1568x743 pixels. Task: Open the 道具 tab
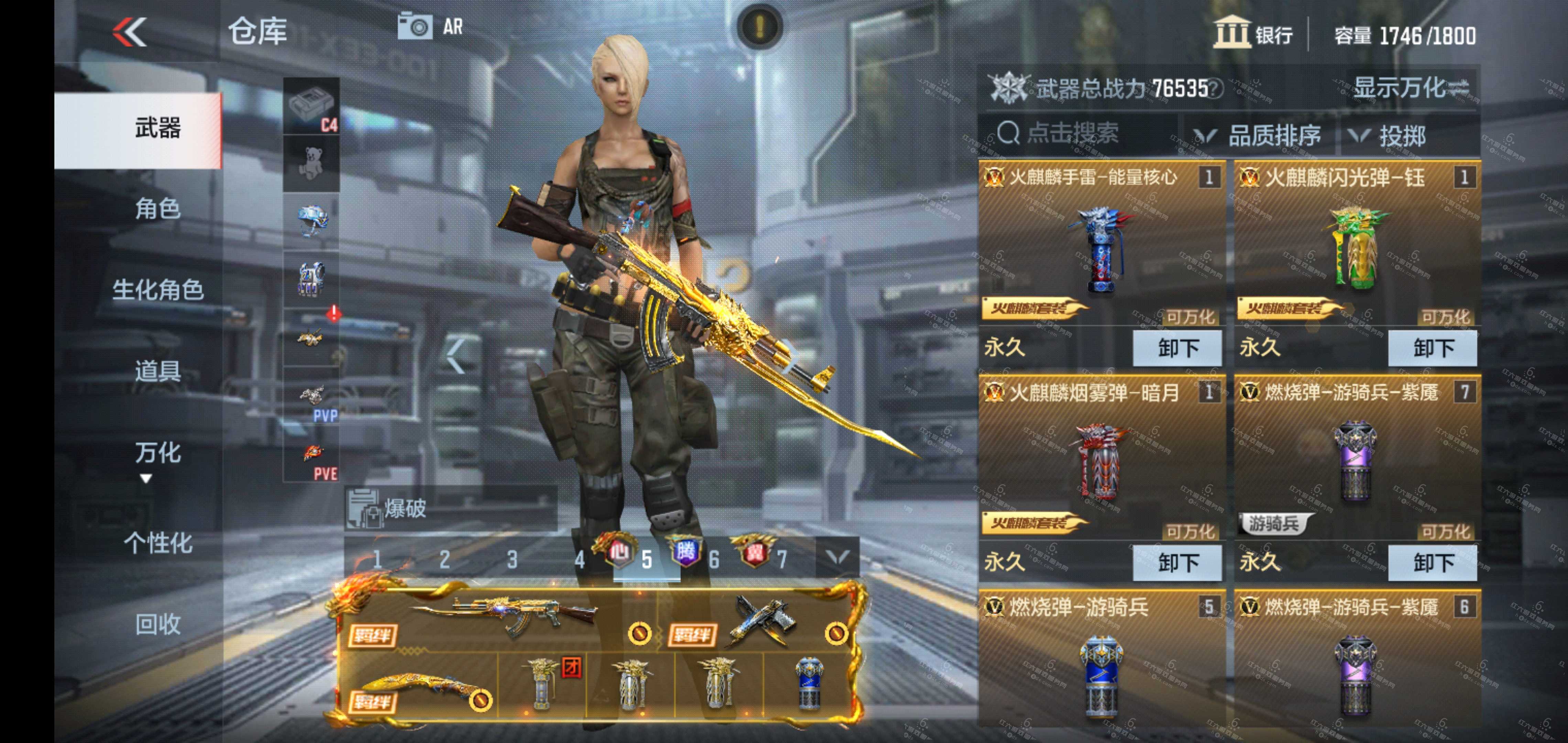[x=157, y=371]
